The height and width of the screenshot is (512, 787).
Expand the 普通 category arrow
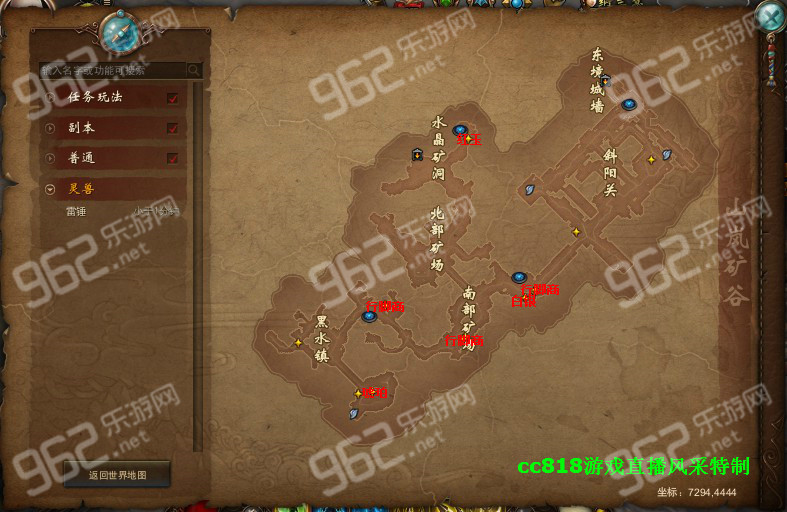tap(51, 158)
